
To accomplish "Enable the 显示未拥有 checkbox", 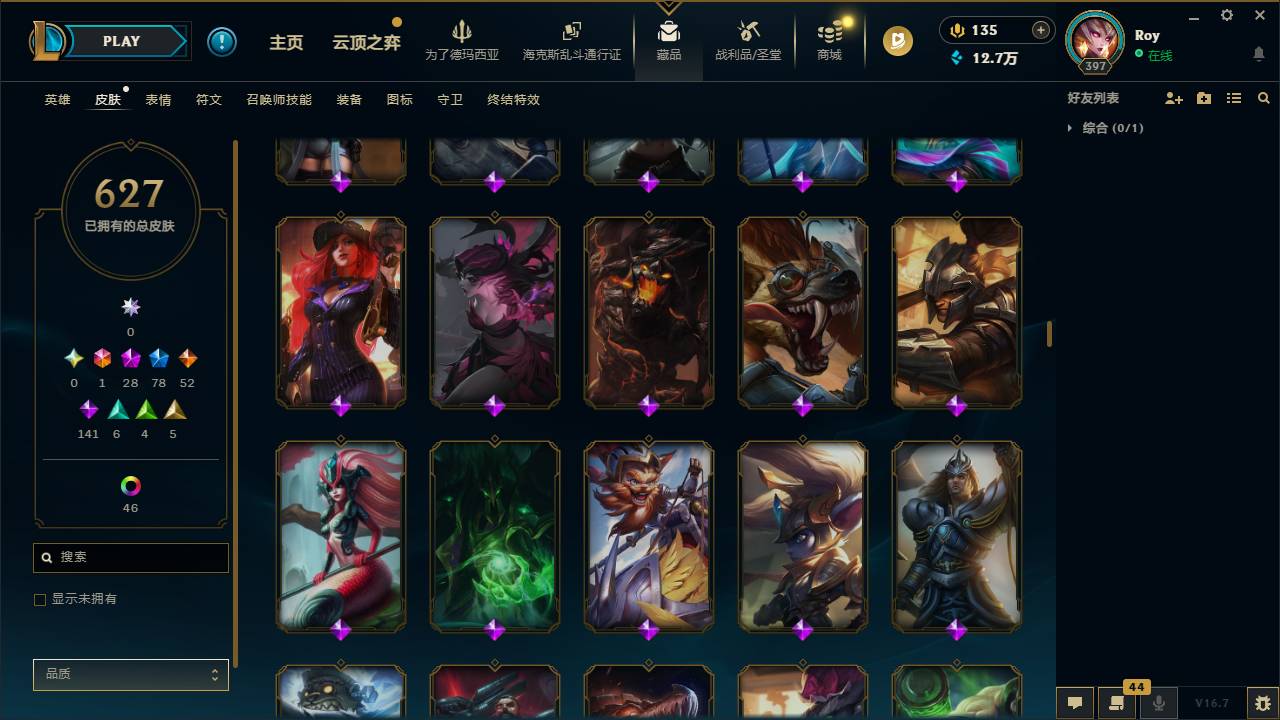I will pyautogui.click(x=40, y=599).
